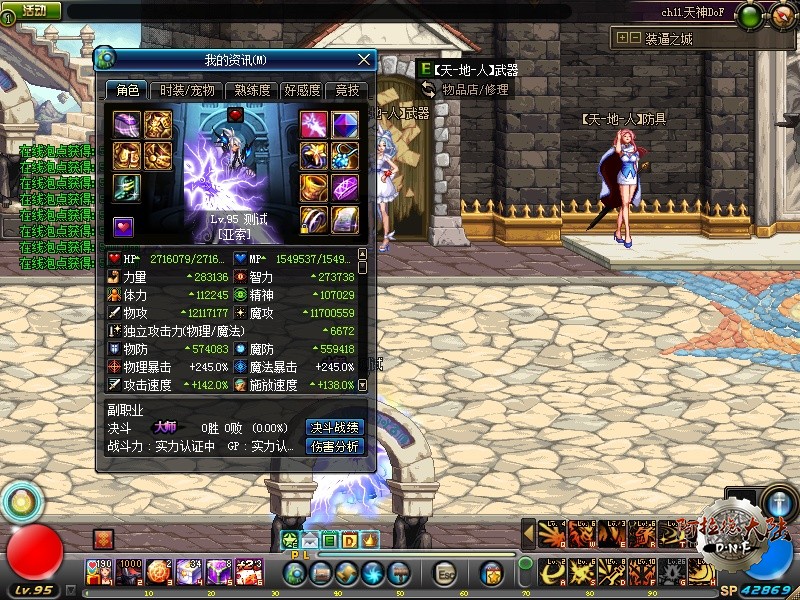Image resolution: width=800 pixels, height=600 pixels.
Task: Show the 好感度 tab
Action: (301, 90)
